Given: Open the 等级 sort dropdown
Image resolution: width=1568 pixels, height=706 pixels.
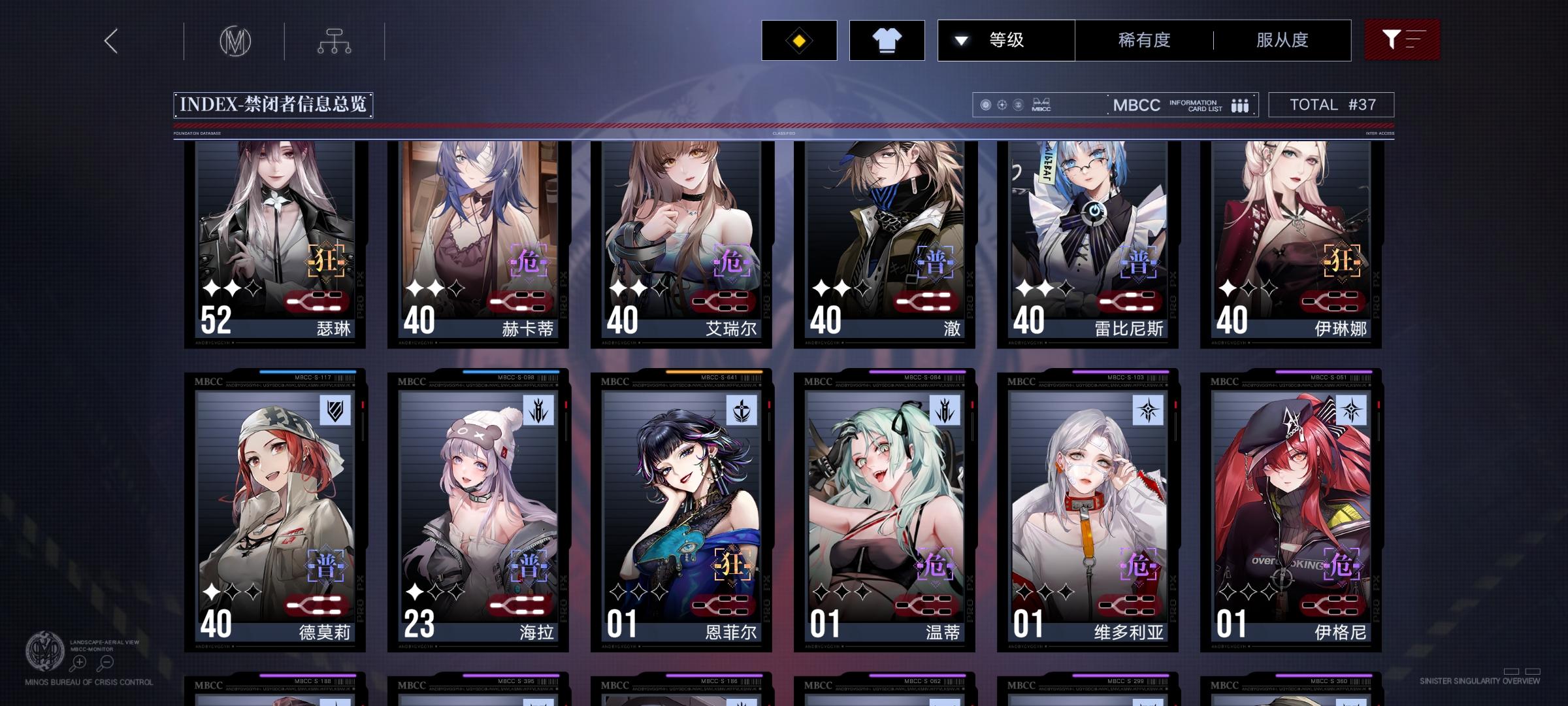Looking at the screenshot, I should (1006, 40).
